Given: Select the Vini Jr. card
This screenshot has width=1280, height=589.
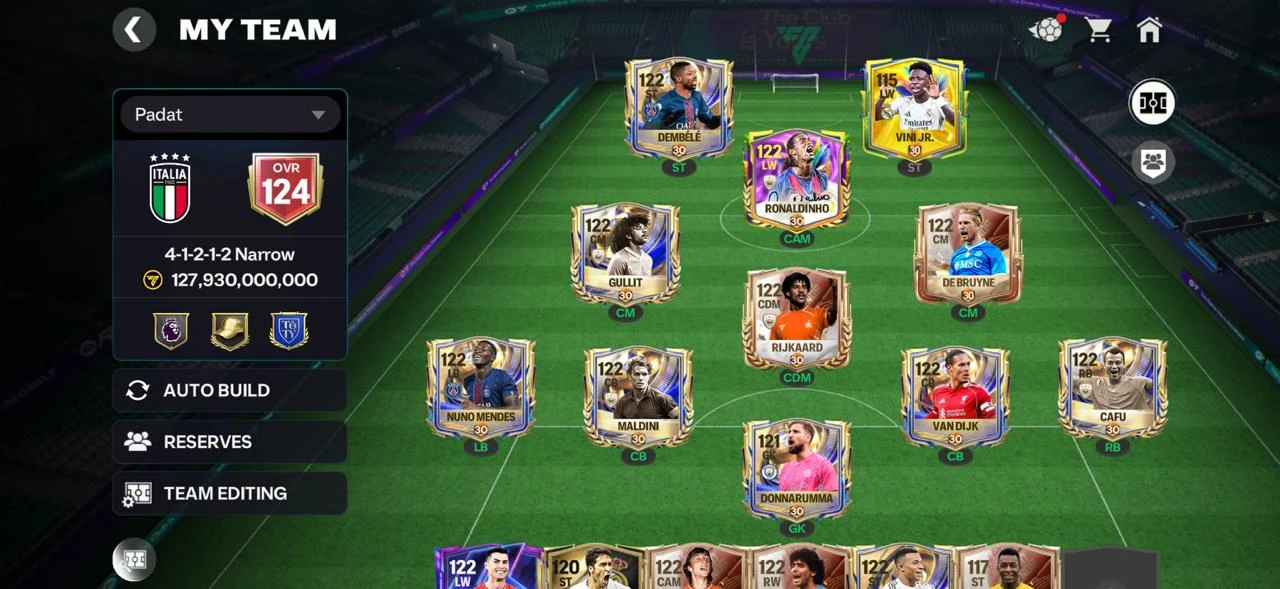Looking at the screenshot, I should (x=914, y=108).
